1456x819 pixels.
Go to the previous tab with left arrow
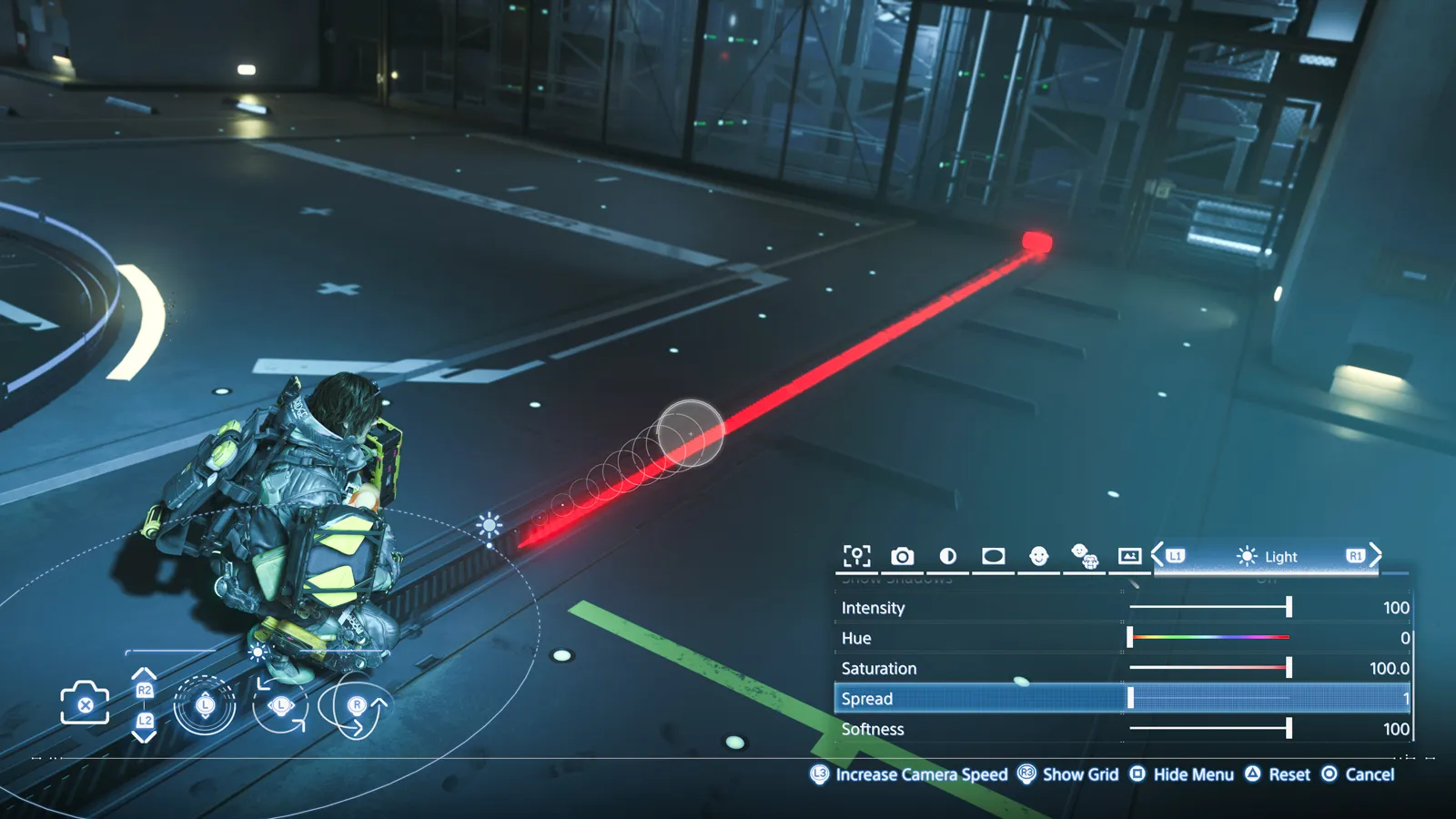click(x=1158, y=555)
